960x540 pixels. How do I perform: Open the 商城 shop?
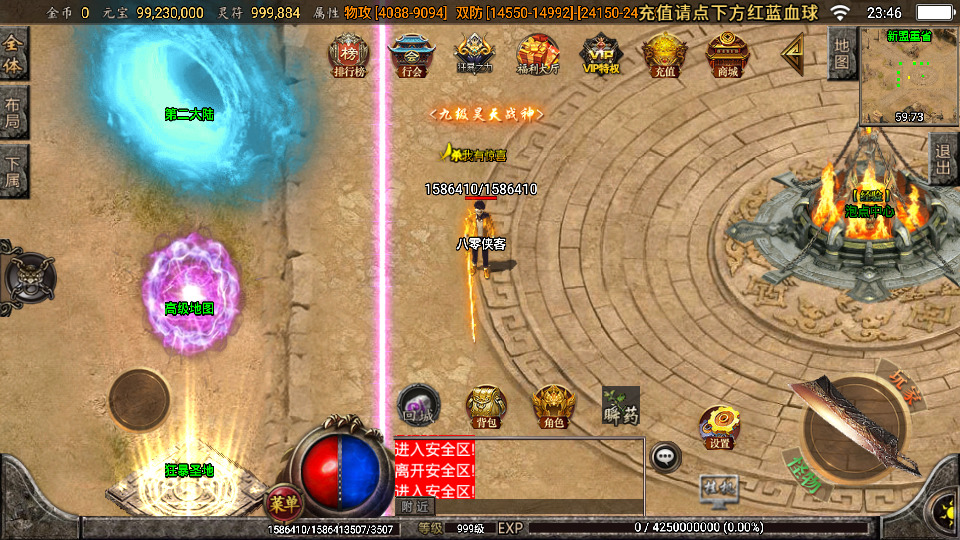(727, 56)
